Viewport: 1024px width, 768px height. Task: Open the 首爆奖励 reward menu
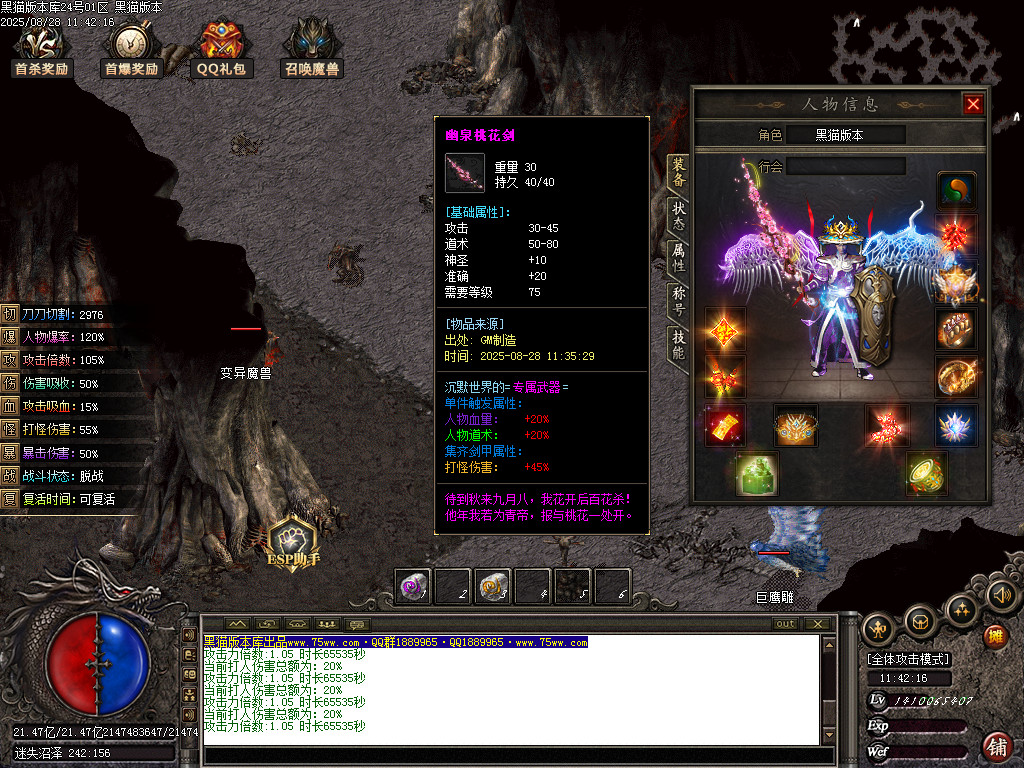pyautogui.click(x=131, y=48)
